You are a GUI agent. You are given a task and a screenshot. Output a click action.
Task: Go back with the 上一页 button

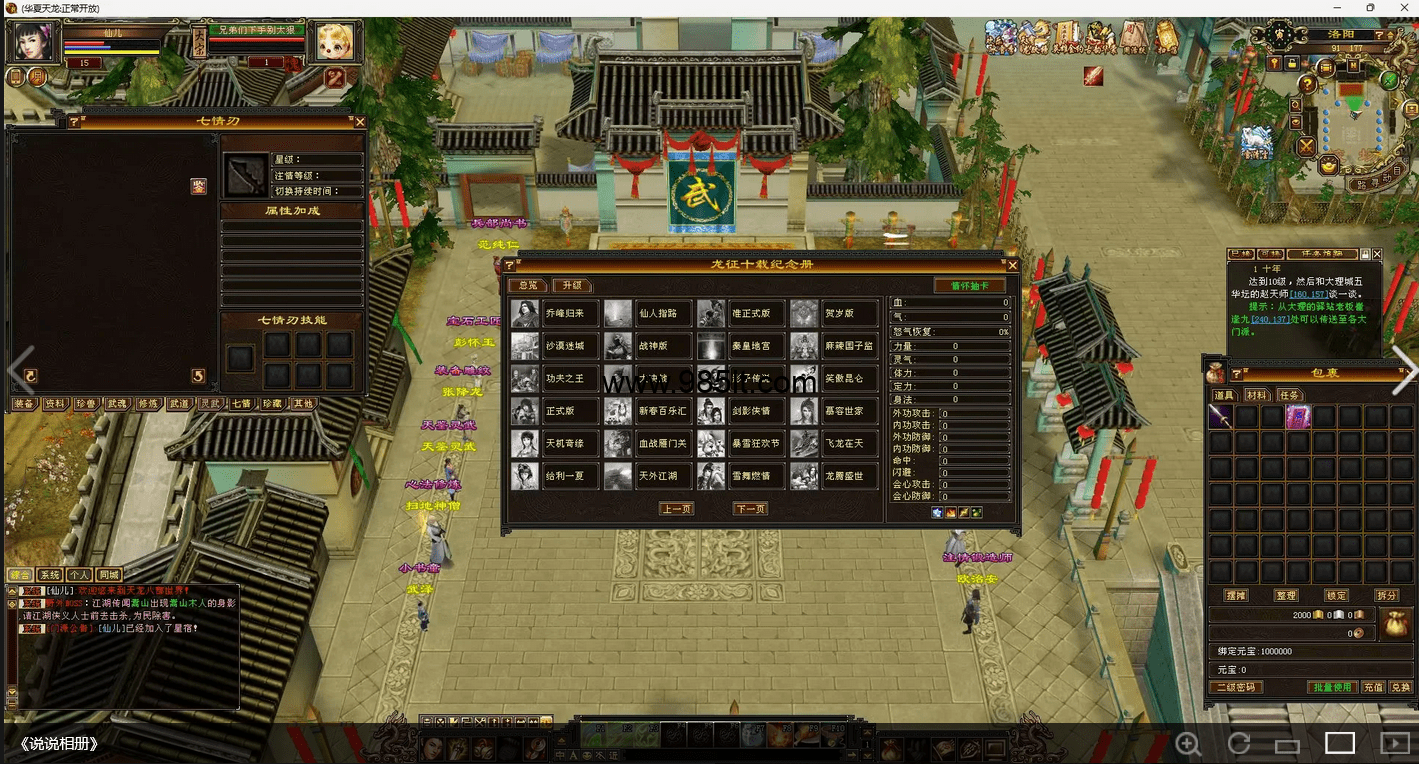676,509
